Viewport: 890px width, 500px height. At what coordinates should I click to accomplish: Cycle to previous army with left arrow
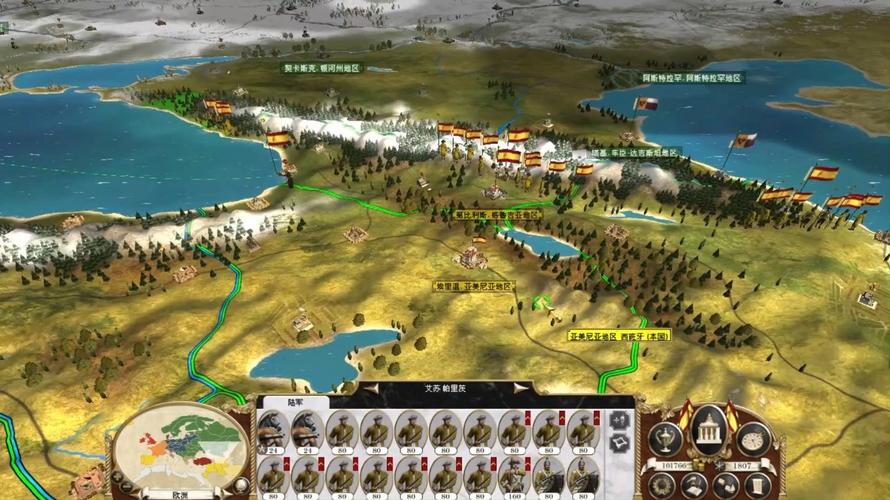(x=372, y=388)
